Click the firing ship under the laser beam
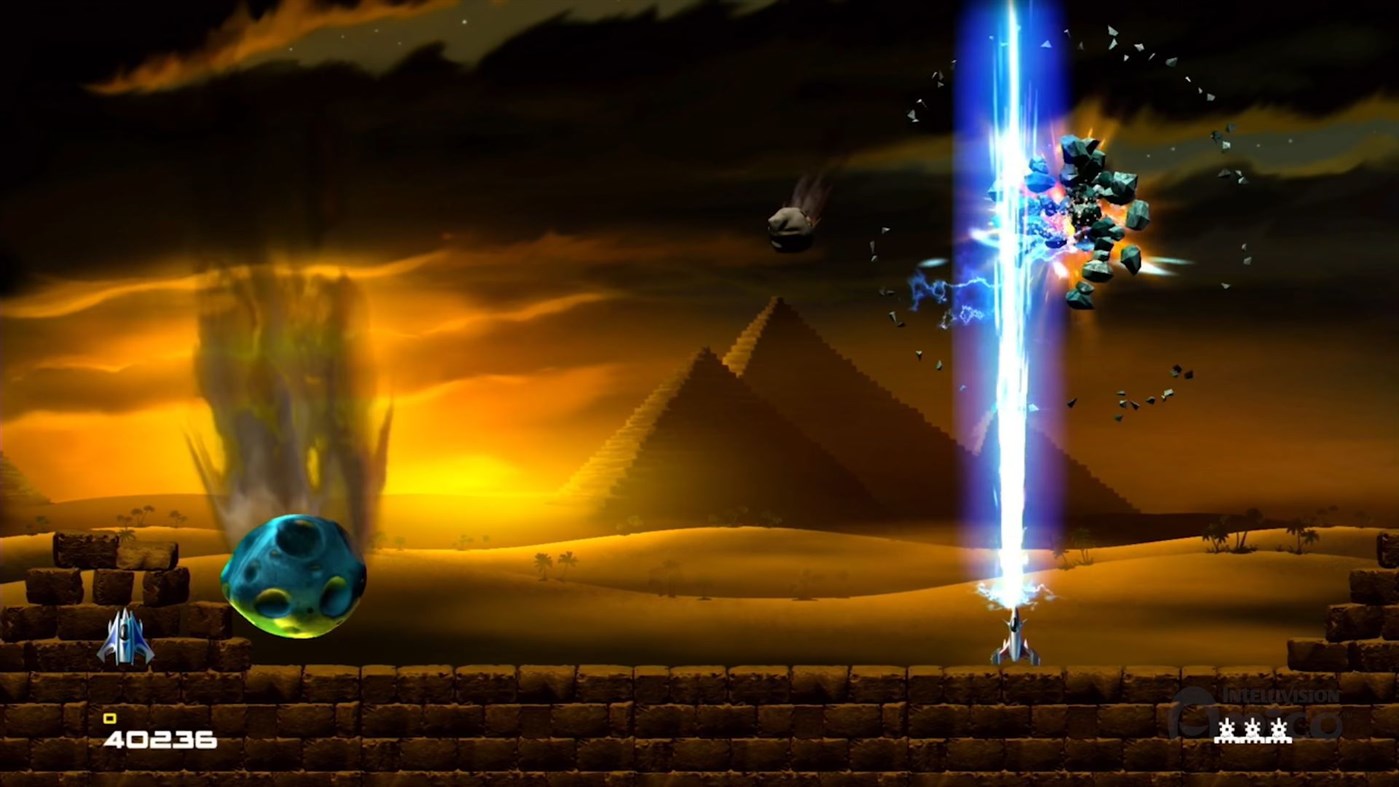 [x=1014, y=640]
